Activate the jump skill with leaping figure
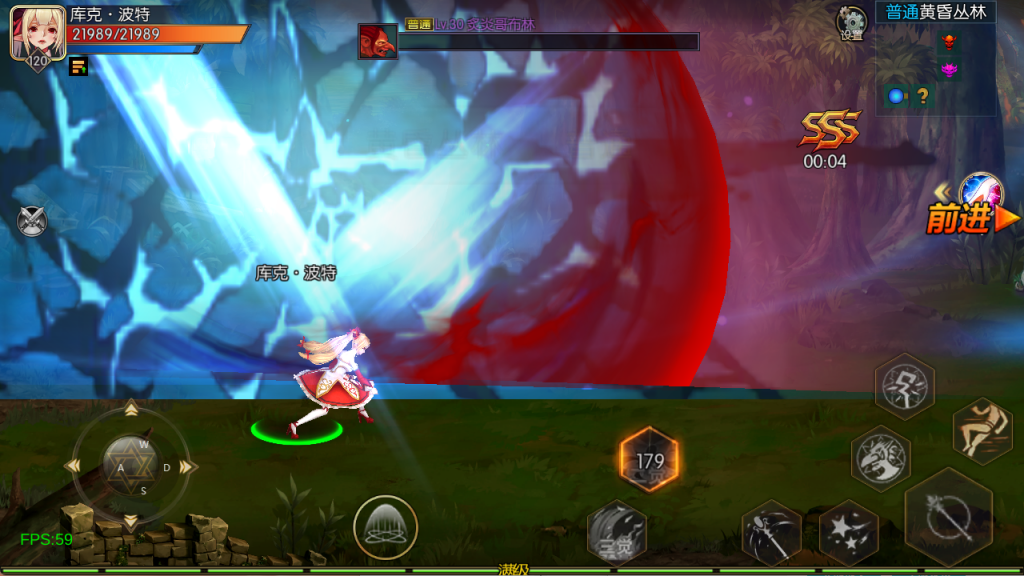 [x=982, y=430]
